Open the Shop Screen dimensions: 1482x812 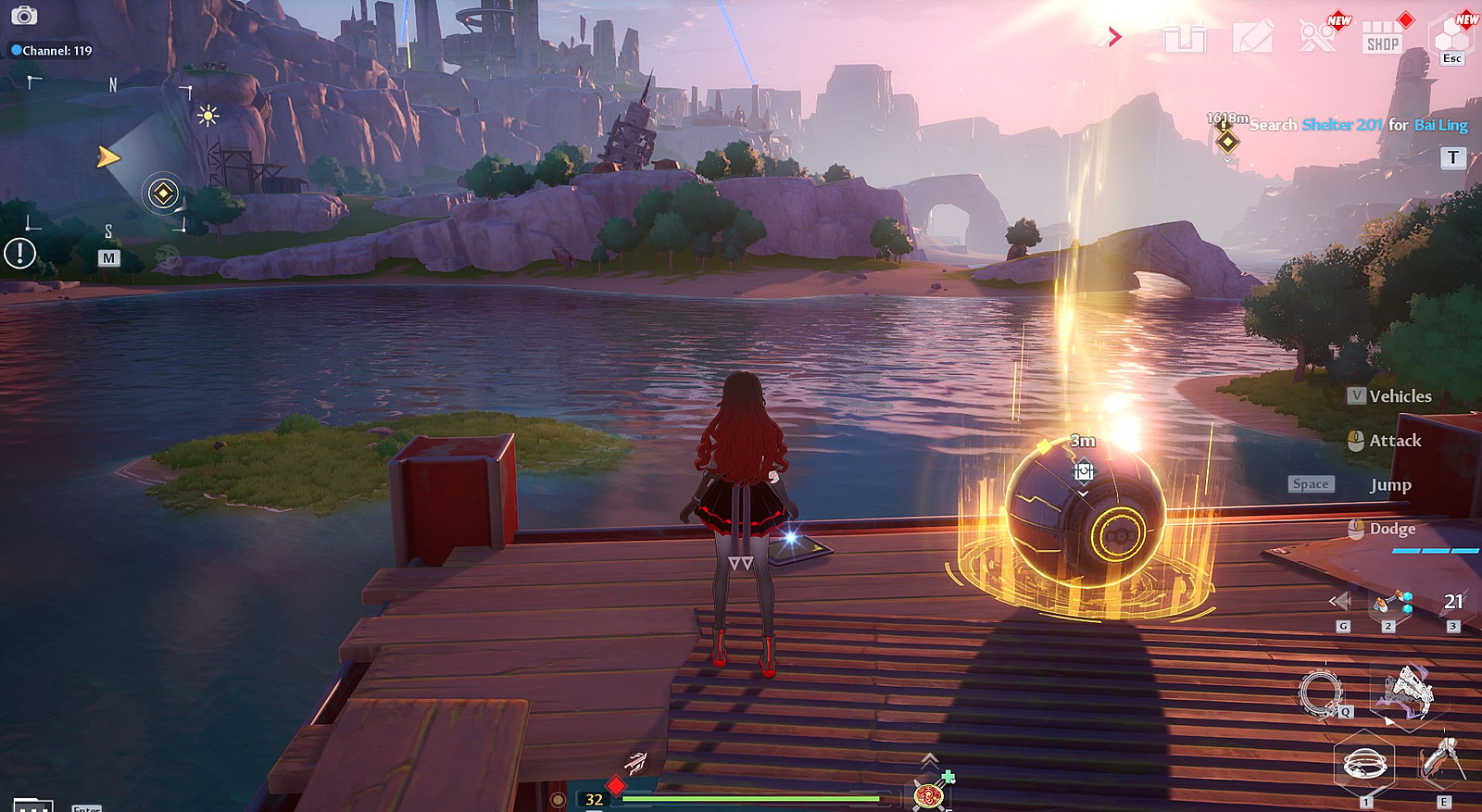coord(1382,38)
